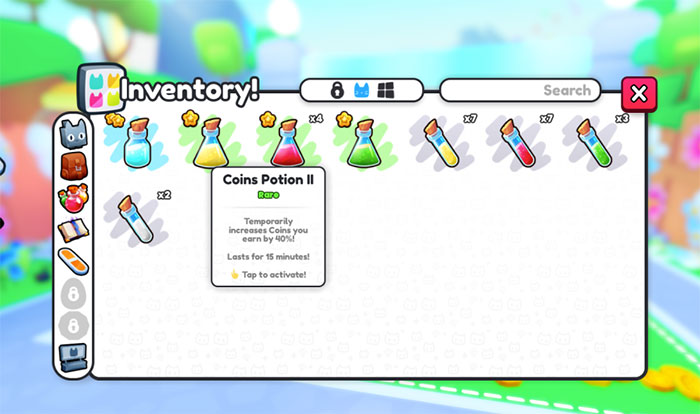Switch to the potions tab
The width and height of the screenshot is (700, 414).
[x=73, y=197]
